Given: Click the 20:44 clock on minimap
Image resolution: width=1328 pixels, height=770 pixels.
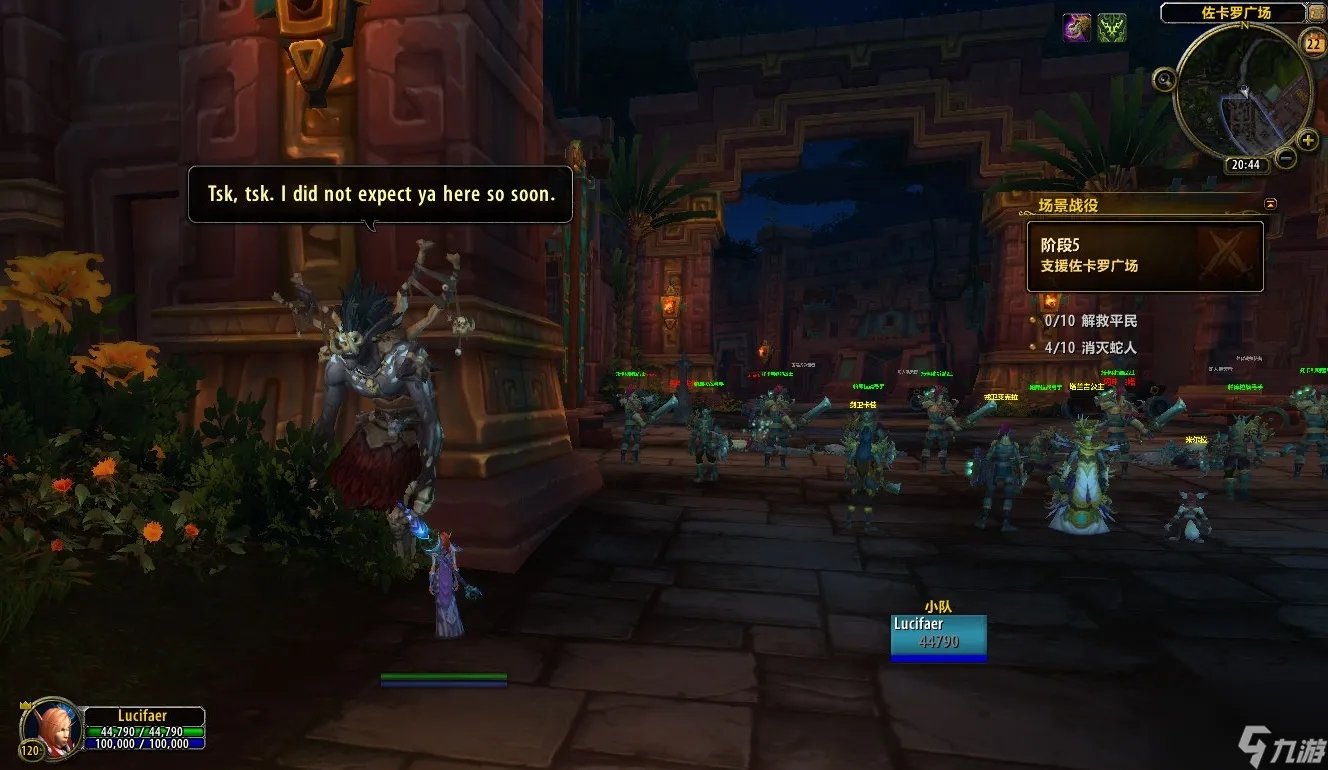Looking at the screenshot, I should pos(1245,165).
